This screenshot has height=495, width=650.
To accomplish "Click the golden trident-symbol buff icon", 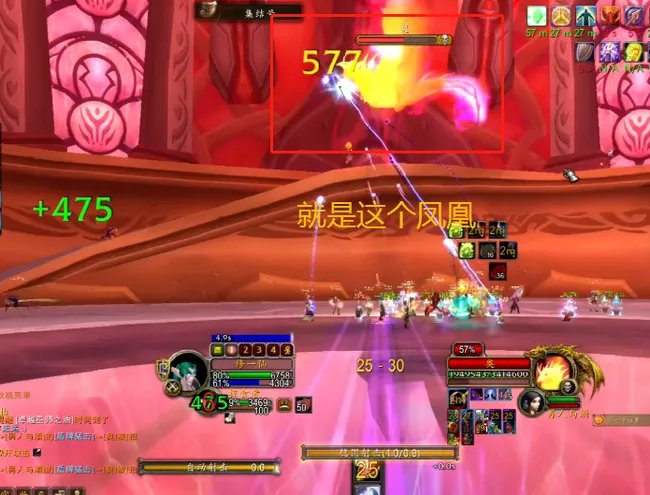I will point(561,16).
